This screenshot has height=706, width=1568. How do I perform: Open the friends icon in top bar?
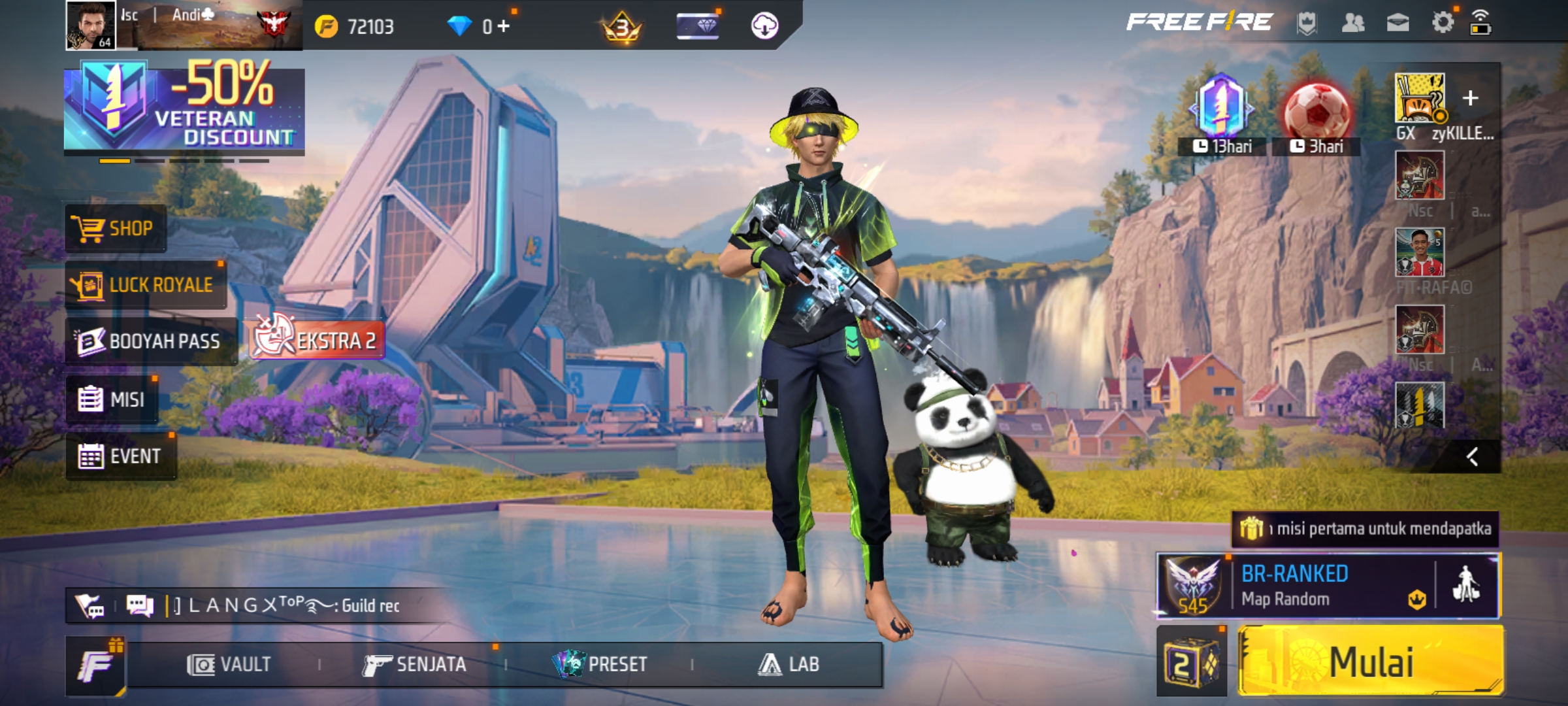(x=1353, y=24)
